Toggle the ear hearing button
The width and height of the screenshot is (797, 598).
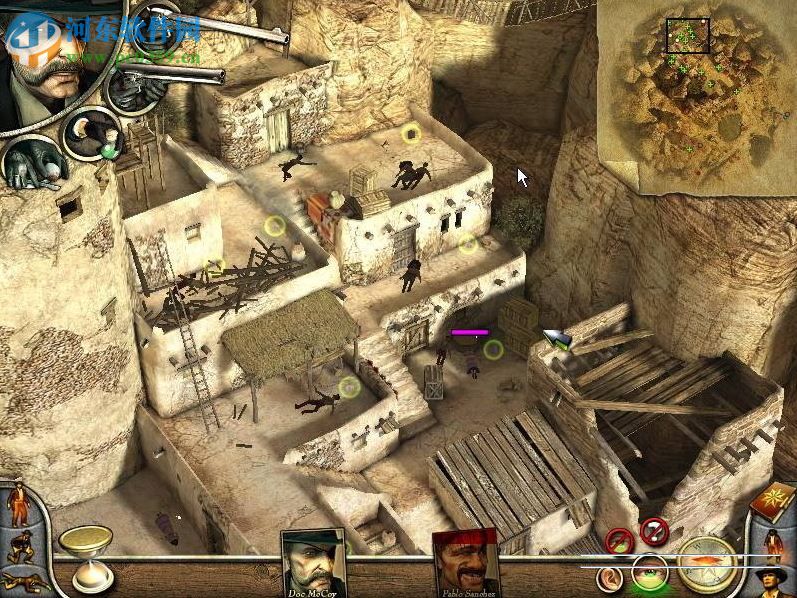pyautogui.click(x=607, y=577)
